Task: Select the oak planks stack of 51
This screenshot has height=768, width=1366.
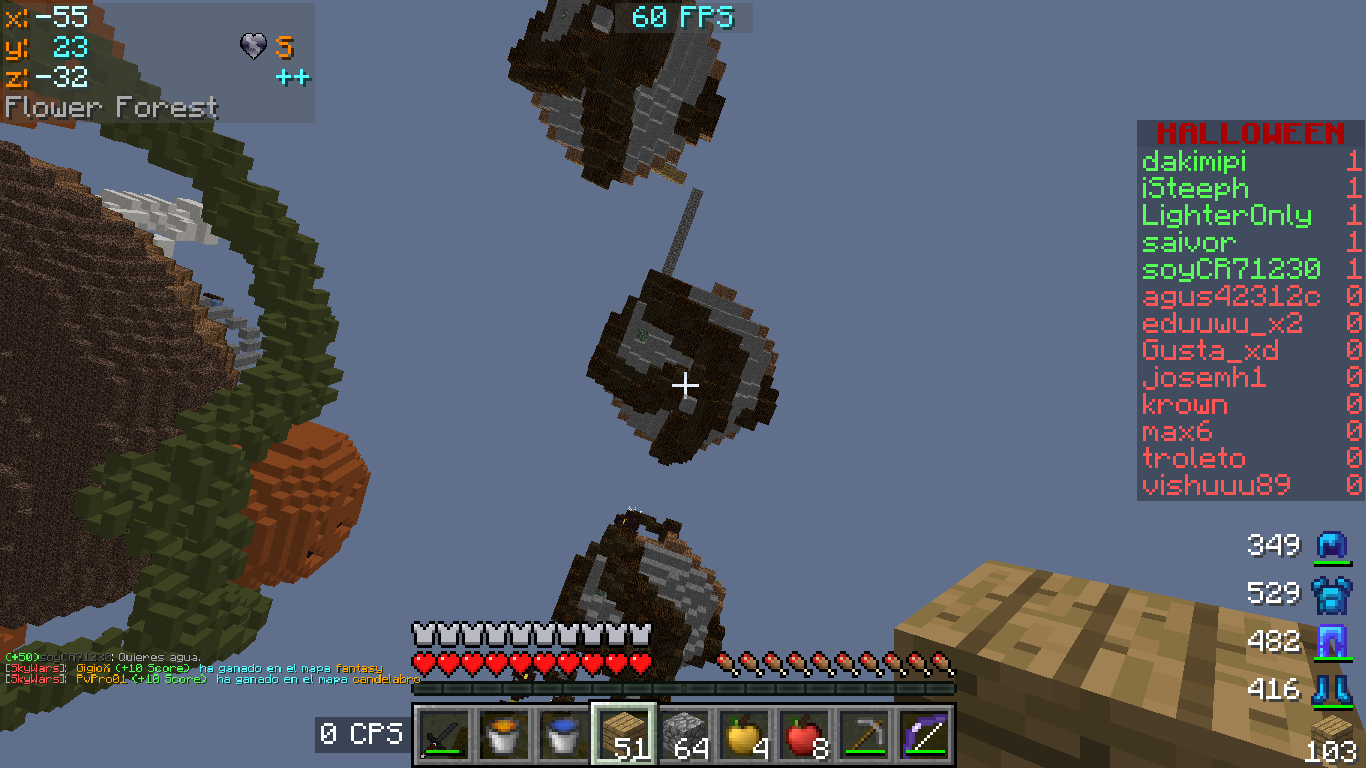Action: [x=624, y=736]
